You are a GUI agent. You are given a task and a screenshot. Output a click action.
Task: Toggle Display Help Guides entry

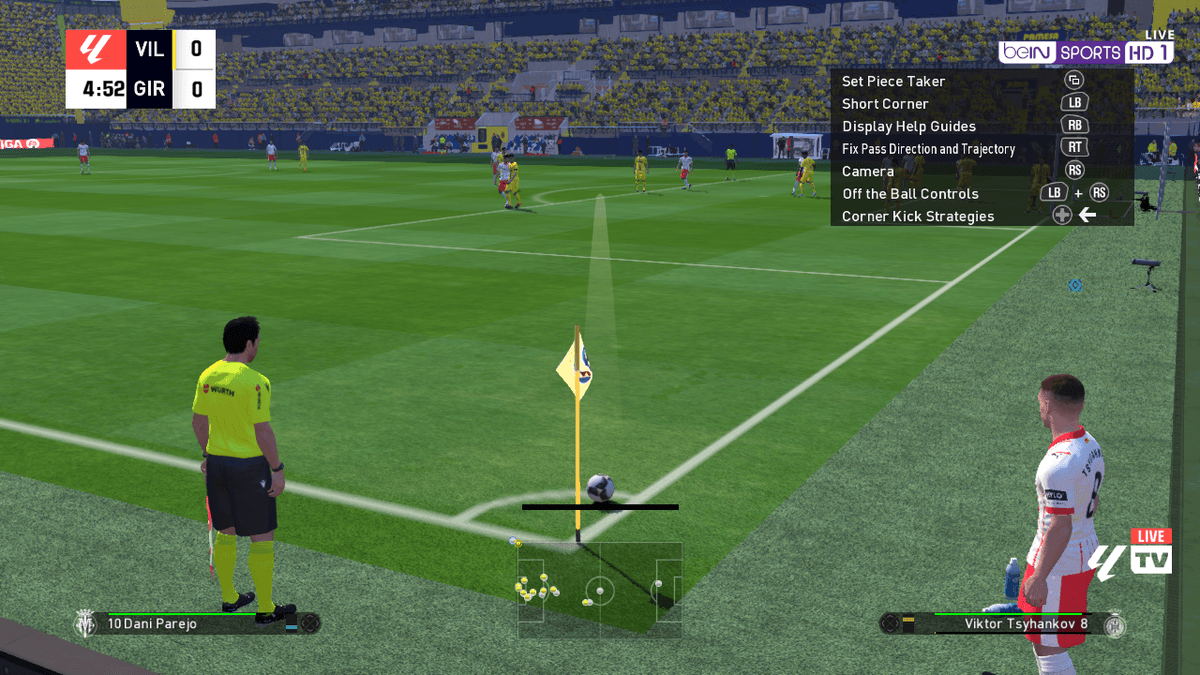pyautogui.click(x=908, y=126)
